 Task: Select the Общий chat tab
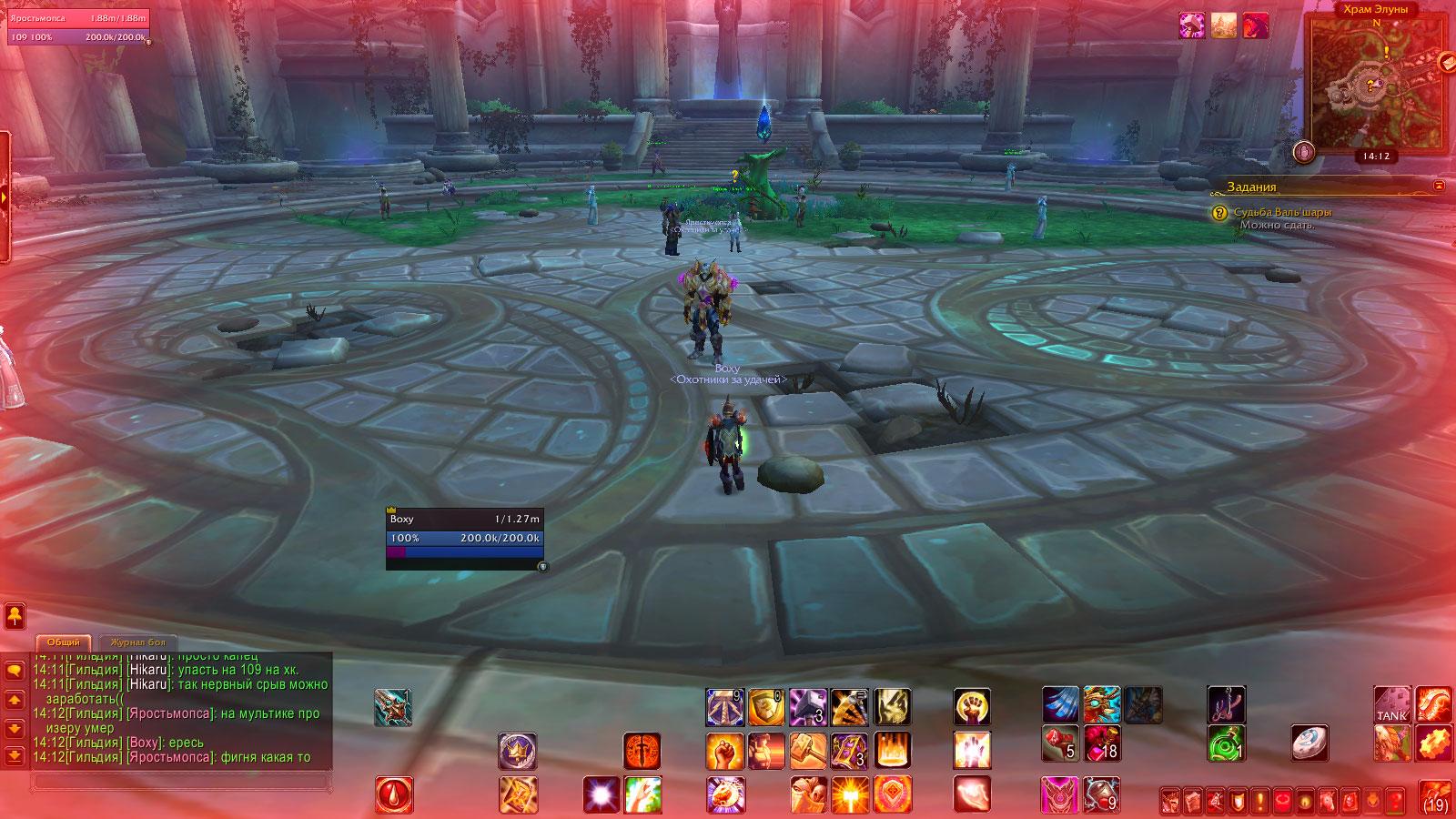click(64, 642)
